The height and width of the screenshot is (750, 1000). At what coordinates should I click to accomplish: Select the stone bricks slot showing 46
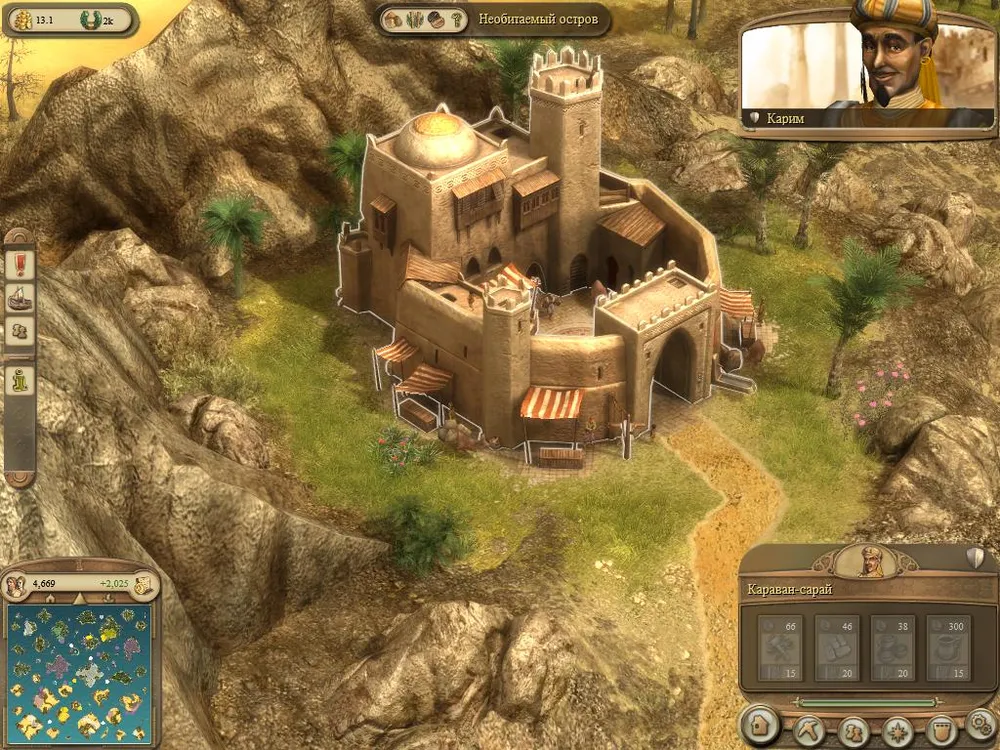836,647
